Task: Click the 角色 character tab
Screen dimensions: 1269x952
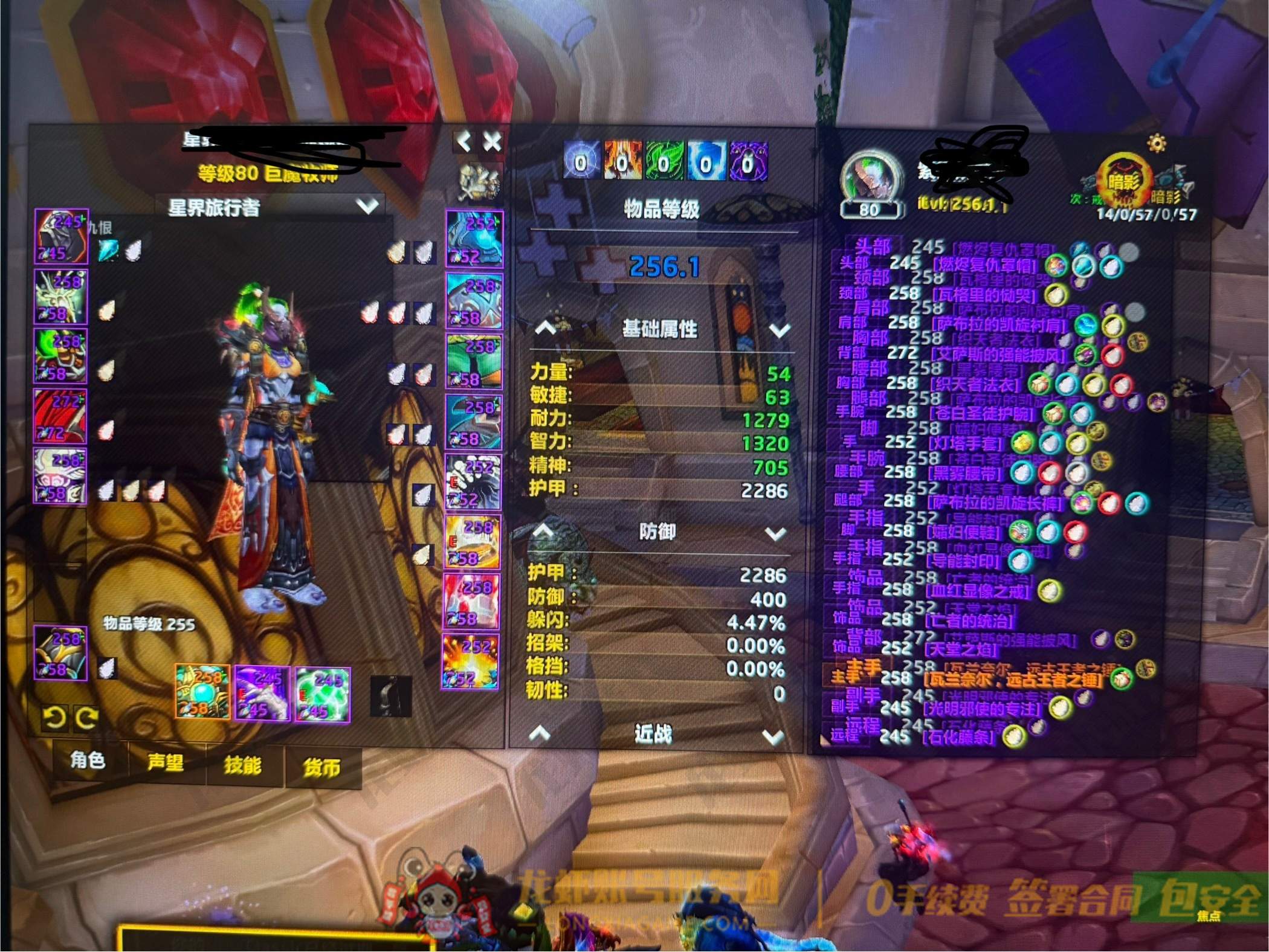Action: tap(88, 760)
